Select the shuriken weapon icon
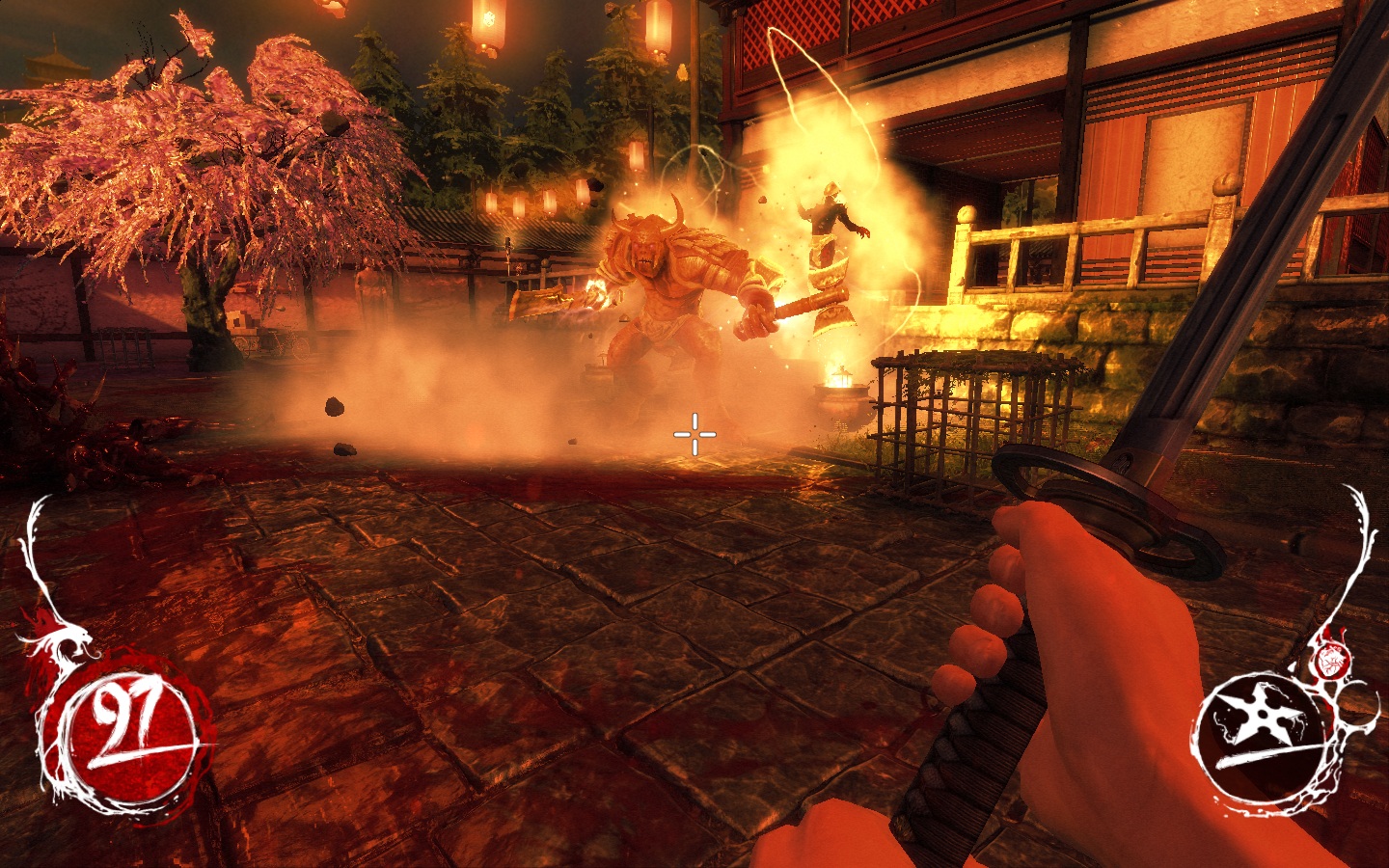The width and height of the screenshot is (1389, 868). pyautogui.click(x=1258, y=735)
